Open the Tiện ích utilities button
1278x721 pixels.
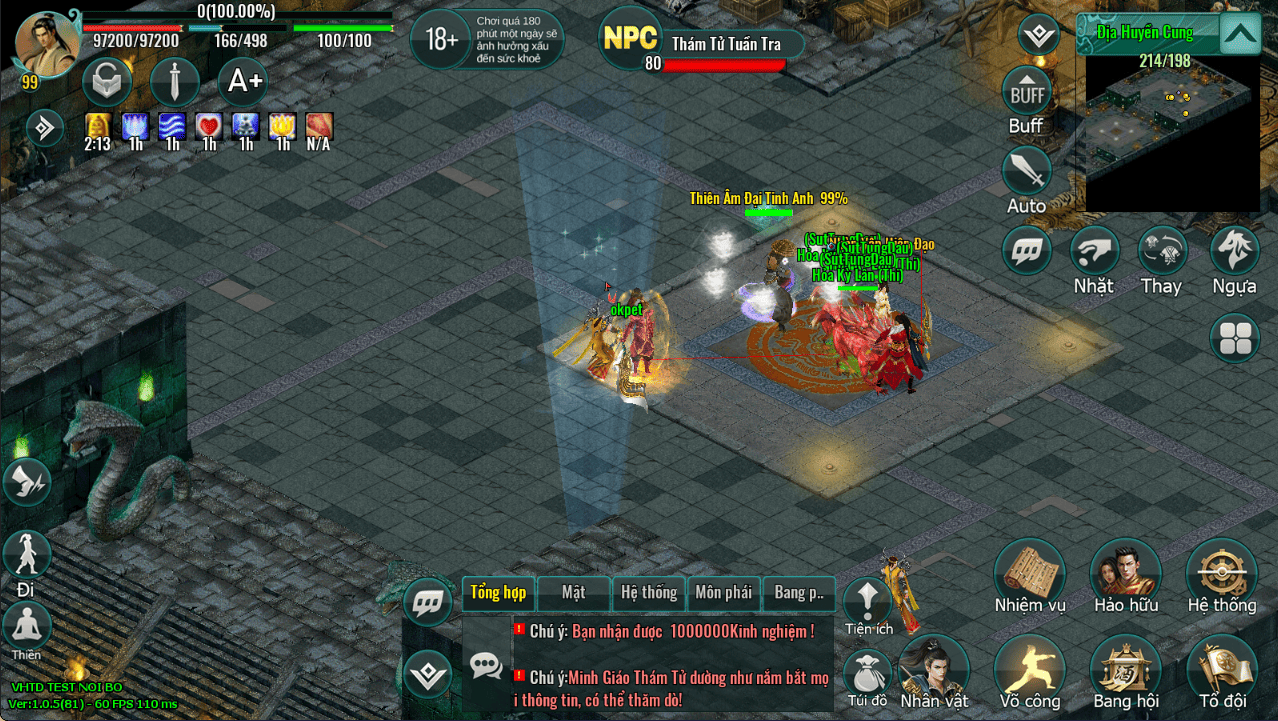pos(867,600)
